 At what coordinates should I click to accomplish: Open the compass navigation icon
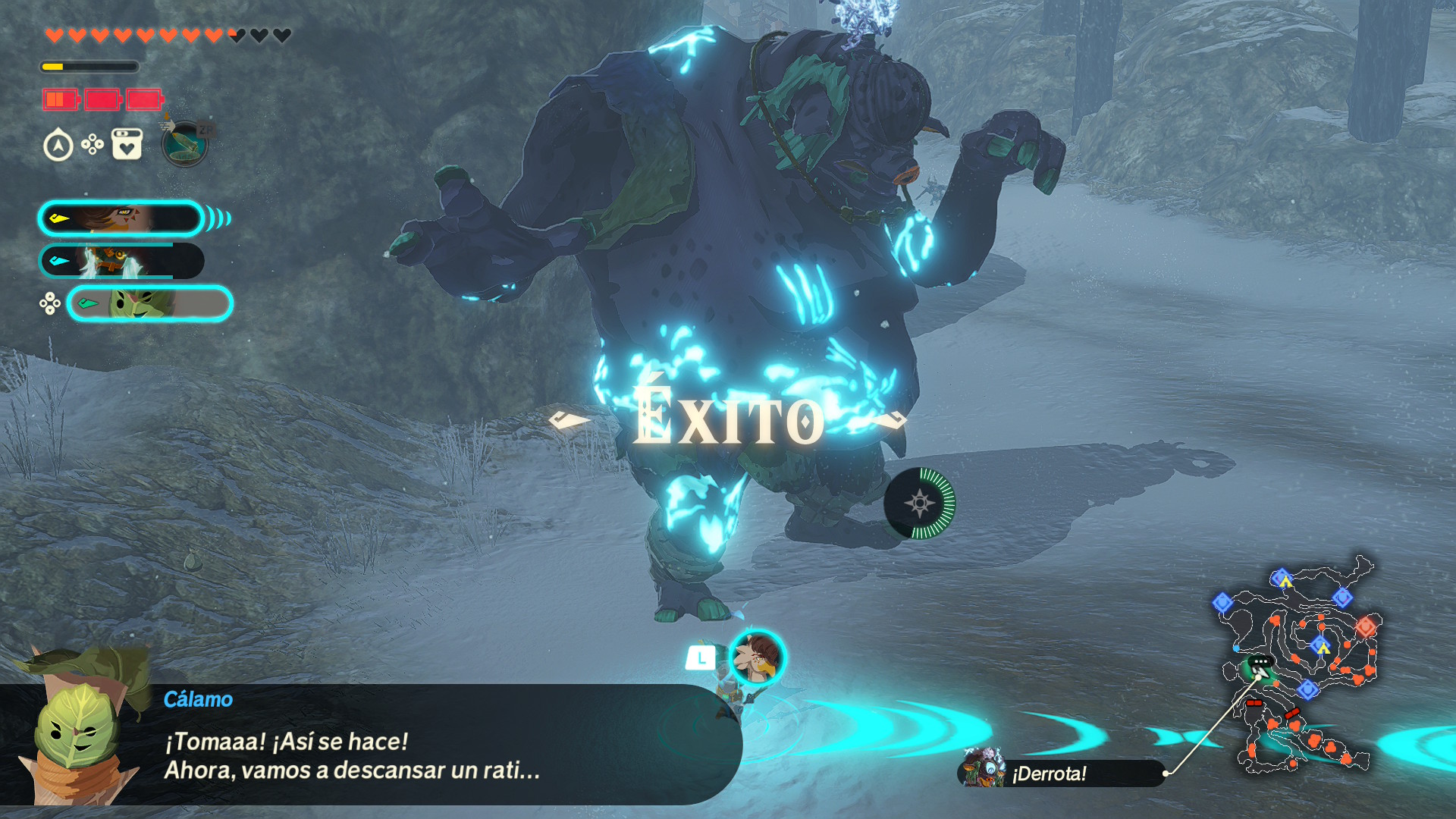tap(58, 145)
